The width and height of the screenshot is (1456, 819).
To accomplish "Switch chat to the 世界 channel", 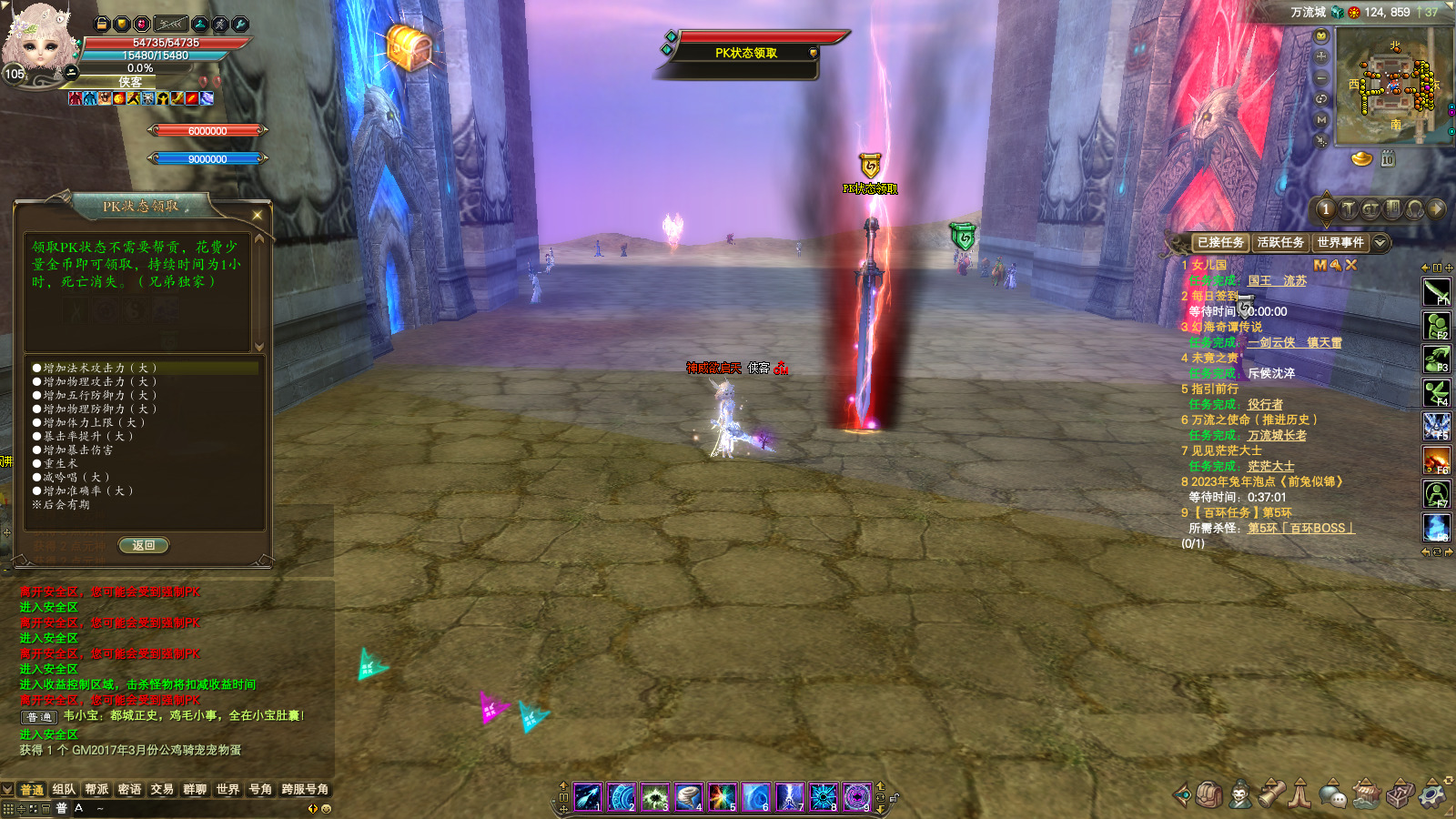I will click(227, 790).
